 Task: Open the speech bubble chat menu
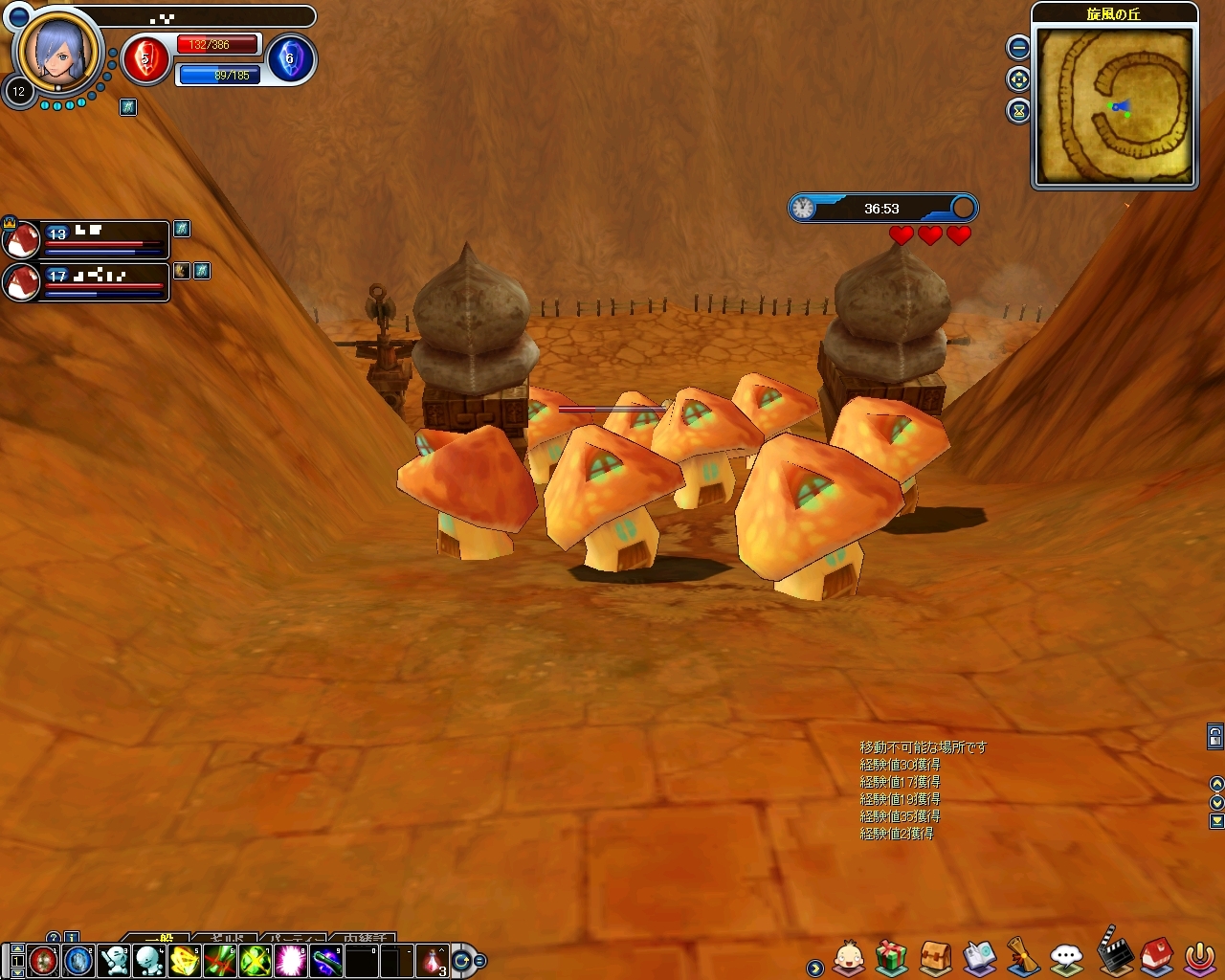pyautogui.click(x=1066, y=956)
